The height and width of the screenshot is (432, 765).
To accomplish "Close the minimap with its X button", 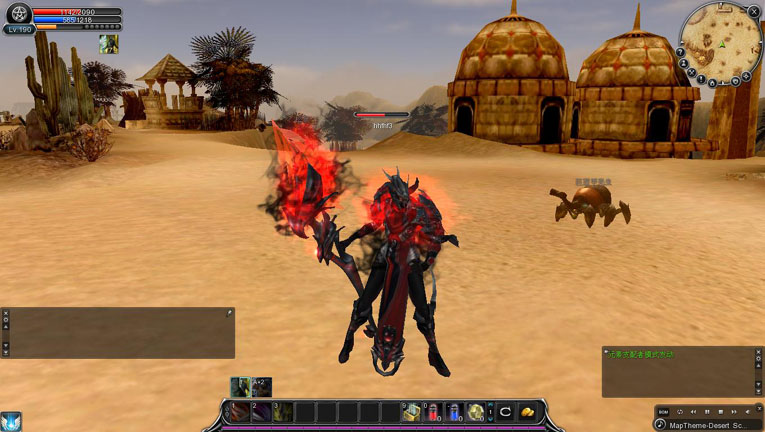I will coord(754,11).
